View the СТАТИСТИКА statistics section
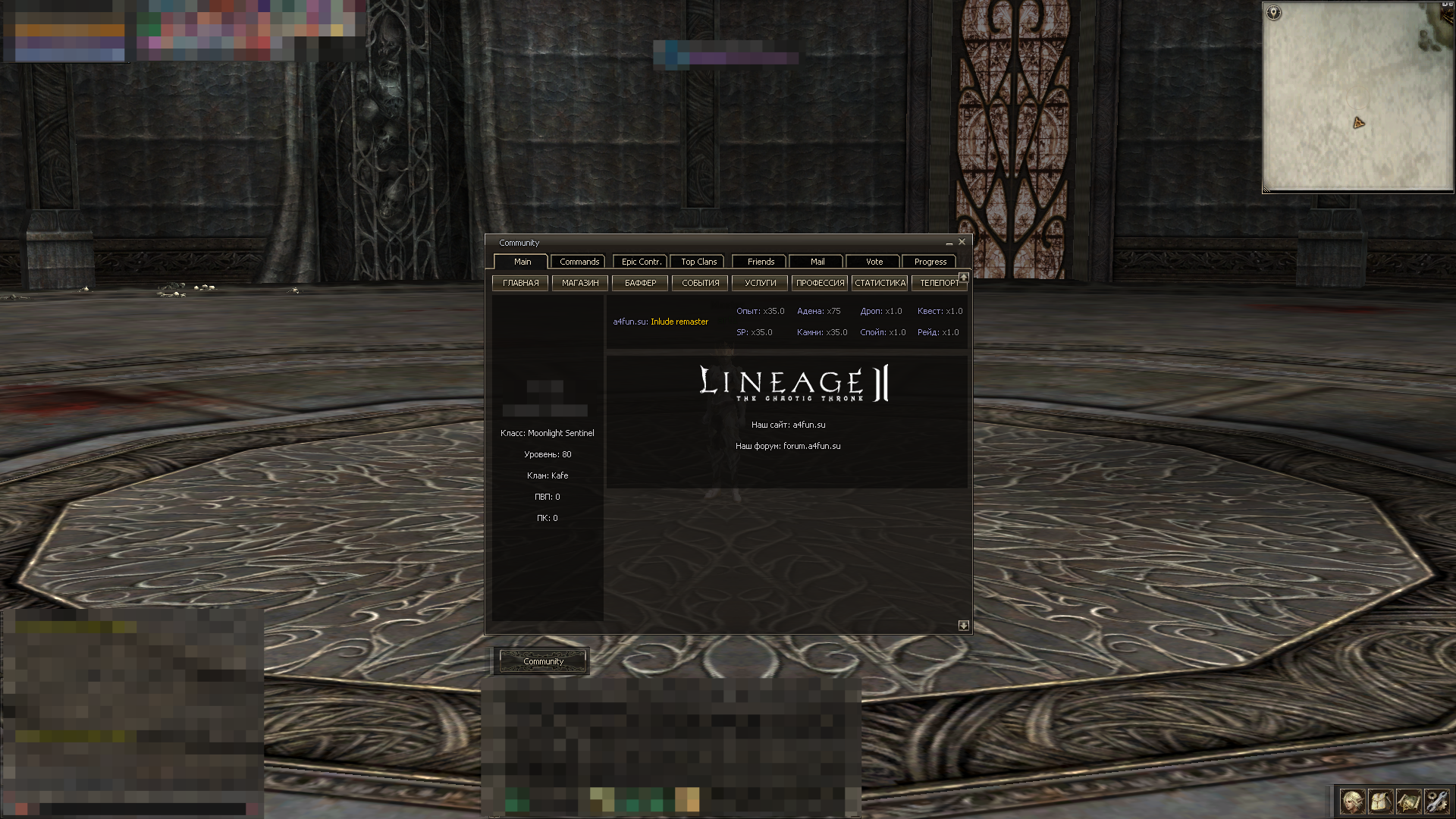 click(880, 283)
